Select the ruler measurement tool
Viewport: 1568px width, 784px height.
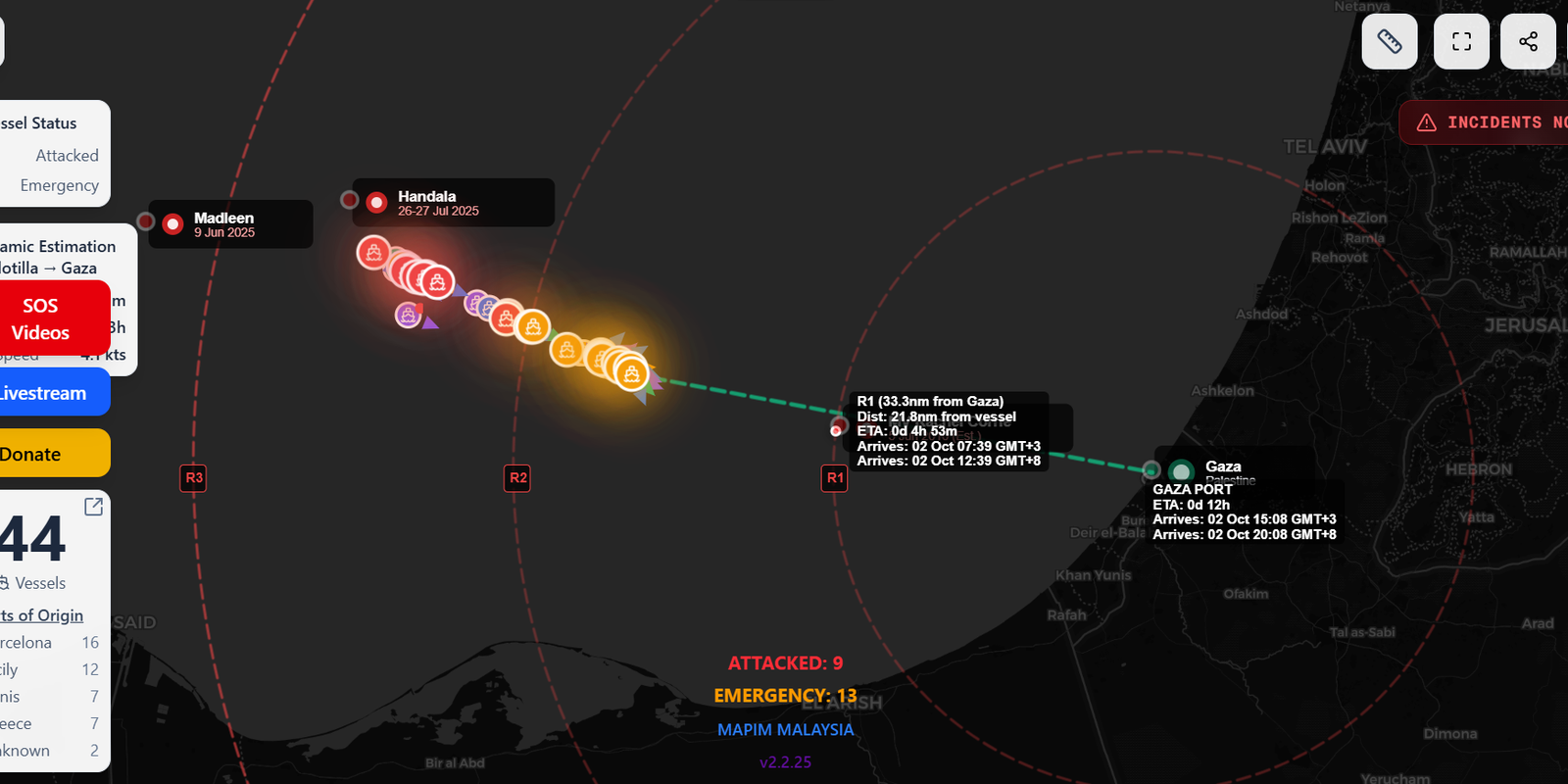coord(1389,41)
